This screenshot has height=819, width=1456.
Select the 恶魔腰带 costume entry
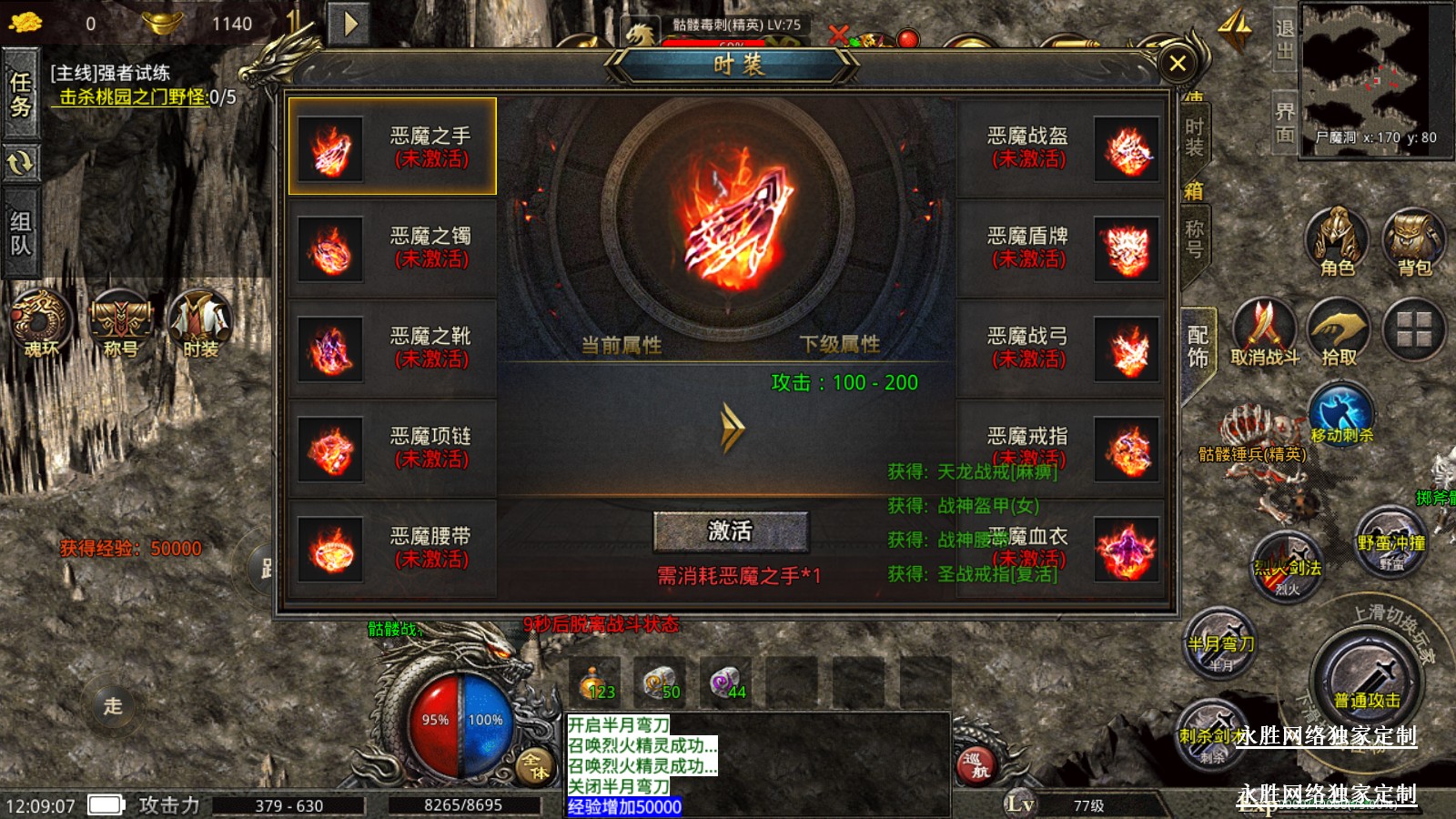pos(392,548)
